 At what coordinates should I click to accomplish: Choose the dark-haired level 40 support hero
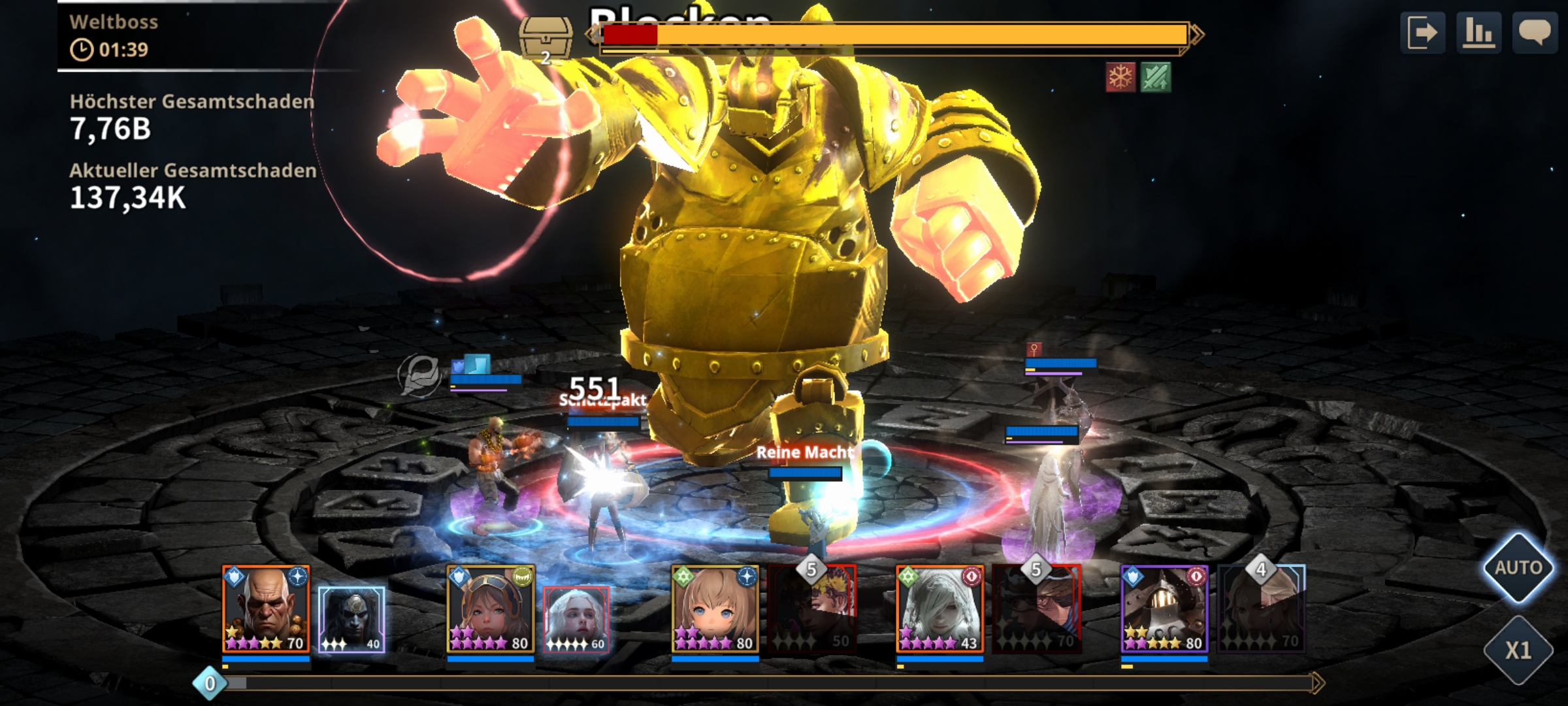(x=351, y=619)
